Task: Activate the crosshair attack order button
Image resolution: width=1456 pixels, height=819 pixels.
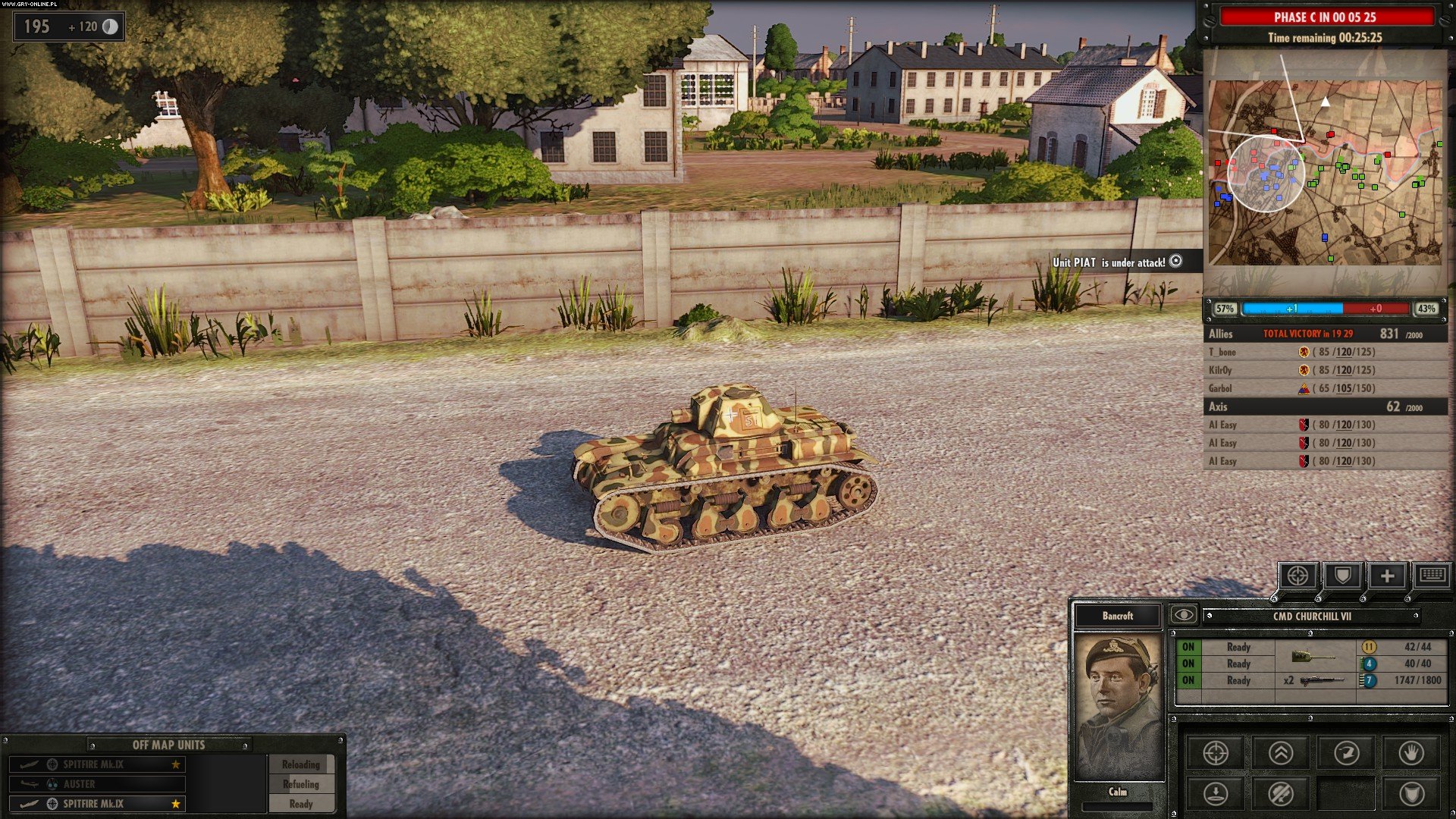Action: pyautogui.click(x=1216, y=753)
